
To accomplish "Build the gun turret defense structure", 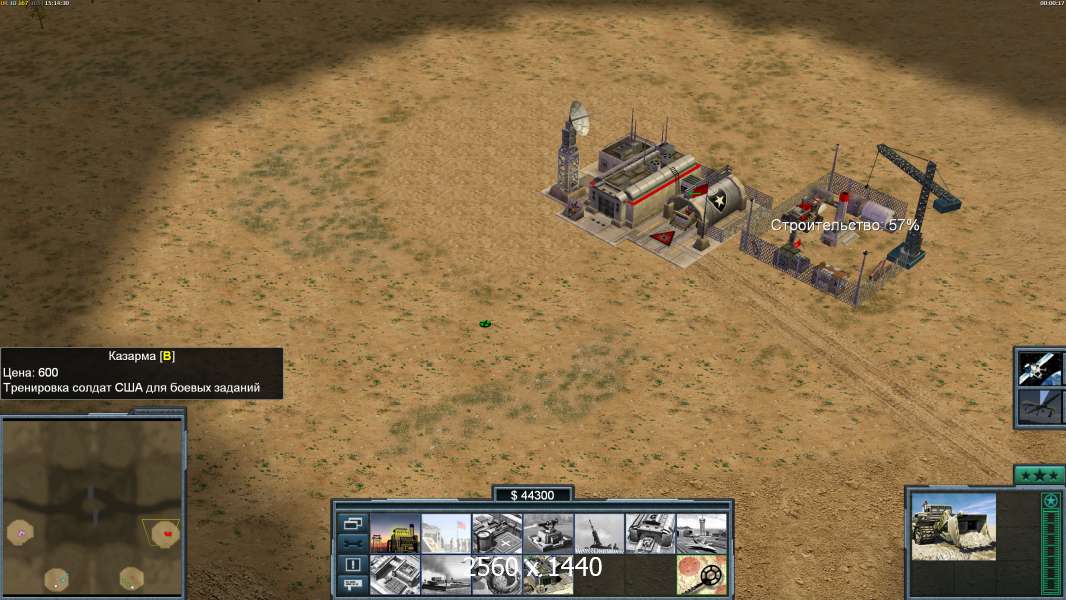I will [548, 534].
